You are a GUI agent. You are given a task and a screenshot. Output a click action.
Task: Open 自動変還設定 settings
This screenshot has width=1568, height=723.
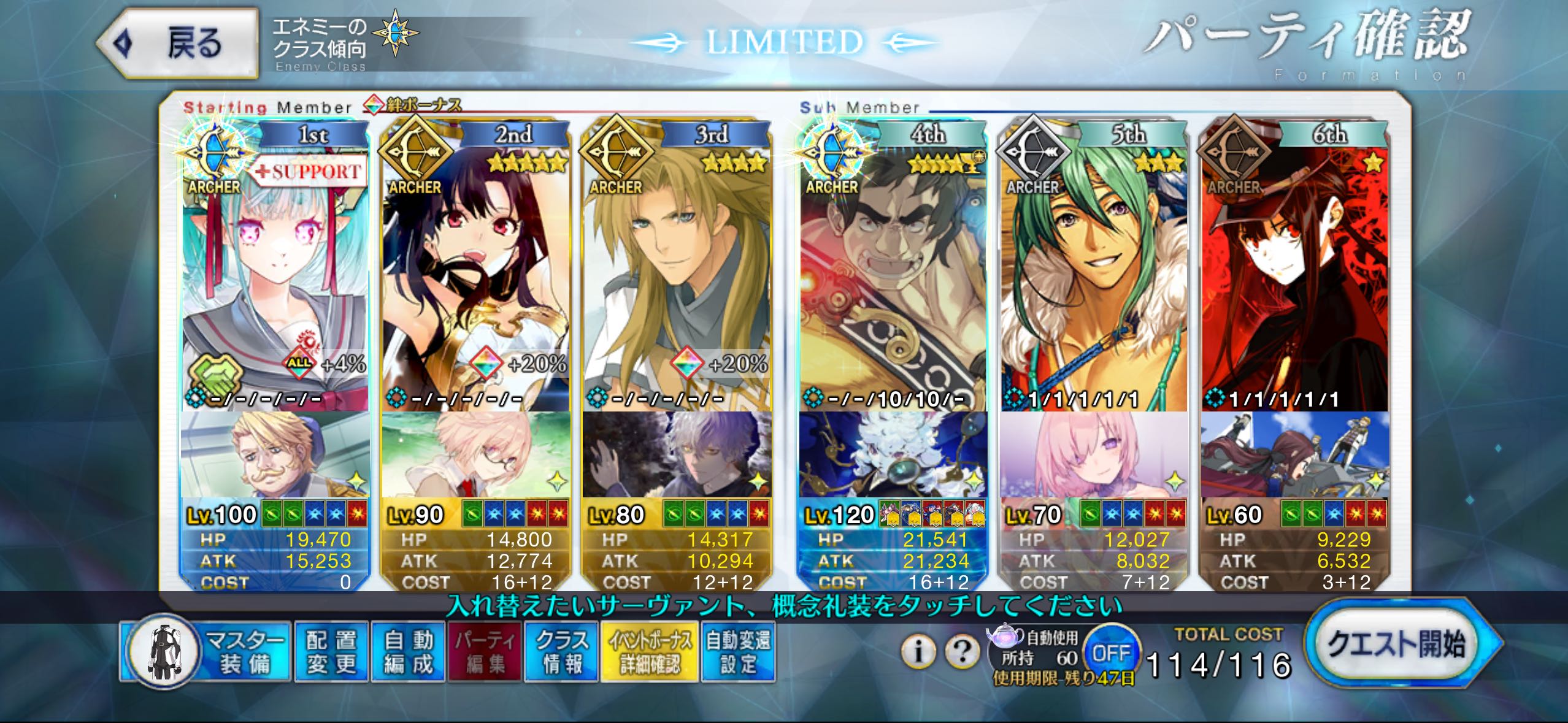coord(738,652)
